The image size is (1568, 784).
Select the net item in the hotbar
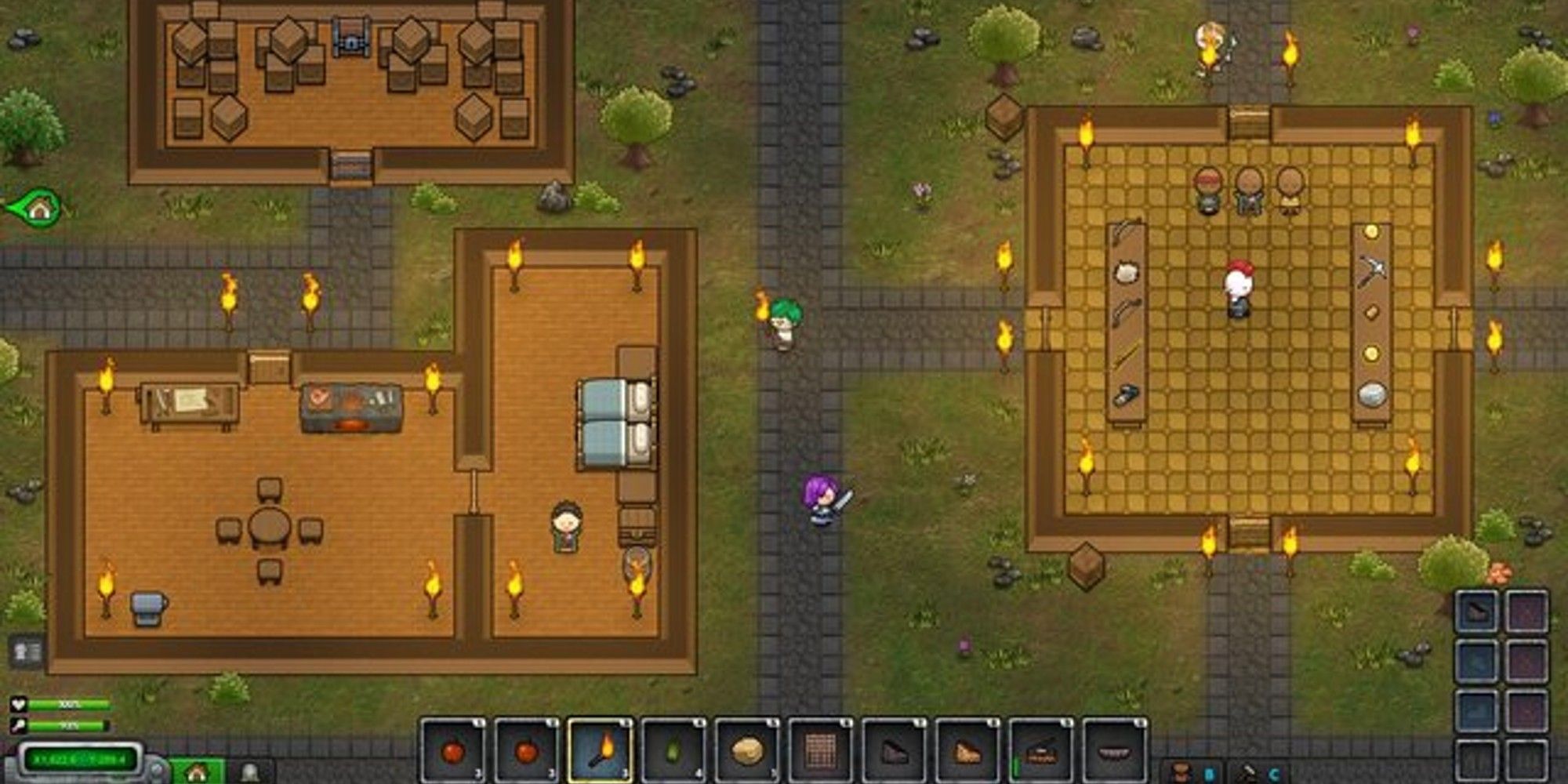coord(822,749)
